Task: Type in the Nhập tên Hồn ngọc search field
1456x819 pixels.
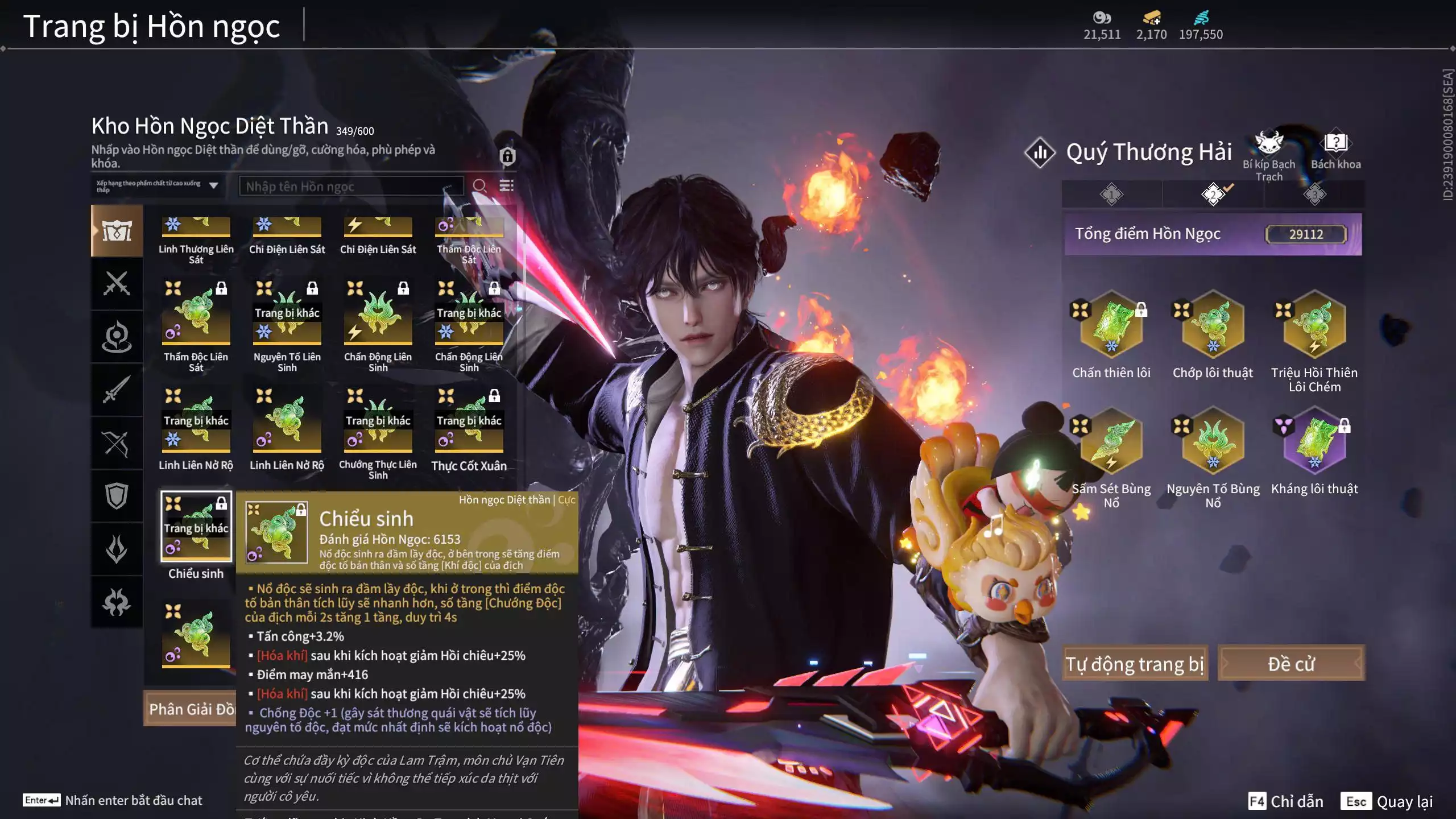Action: tap(350, 187)
